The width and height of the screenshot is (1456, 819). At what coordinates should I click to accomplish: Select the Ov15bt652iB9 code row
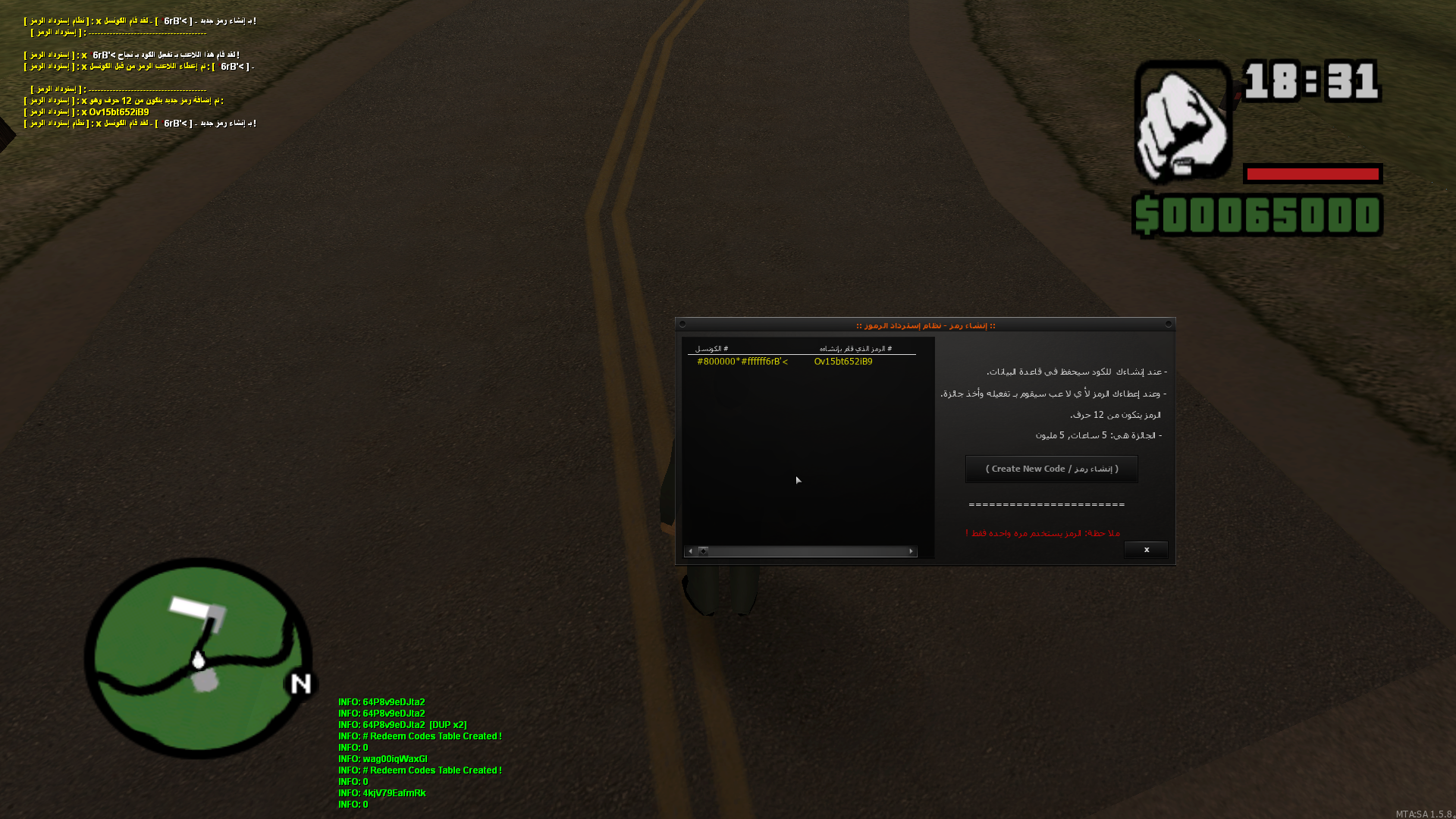point(843,362)
